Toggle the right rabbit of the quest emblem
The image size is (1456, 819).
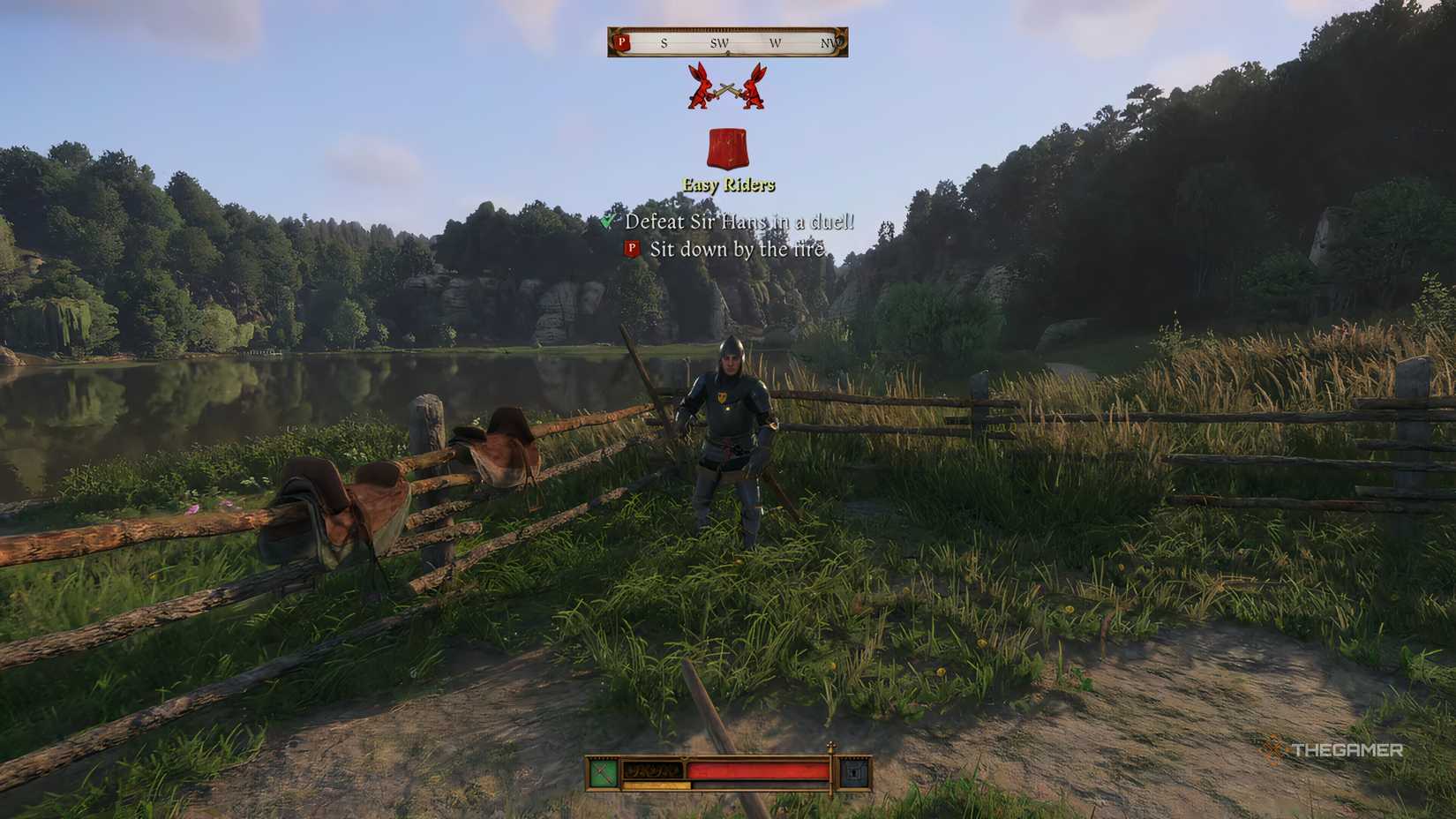(x=754, y=88)
